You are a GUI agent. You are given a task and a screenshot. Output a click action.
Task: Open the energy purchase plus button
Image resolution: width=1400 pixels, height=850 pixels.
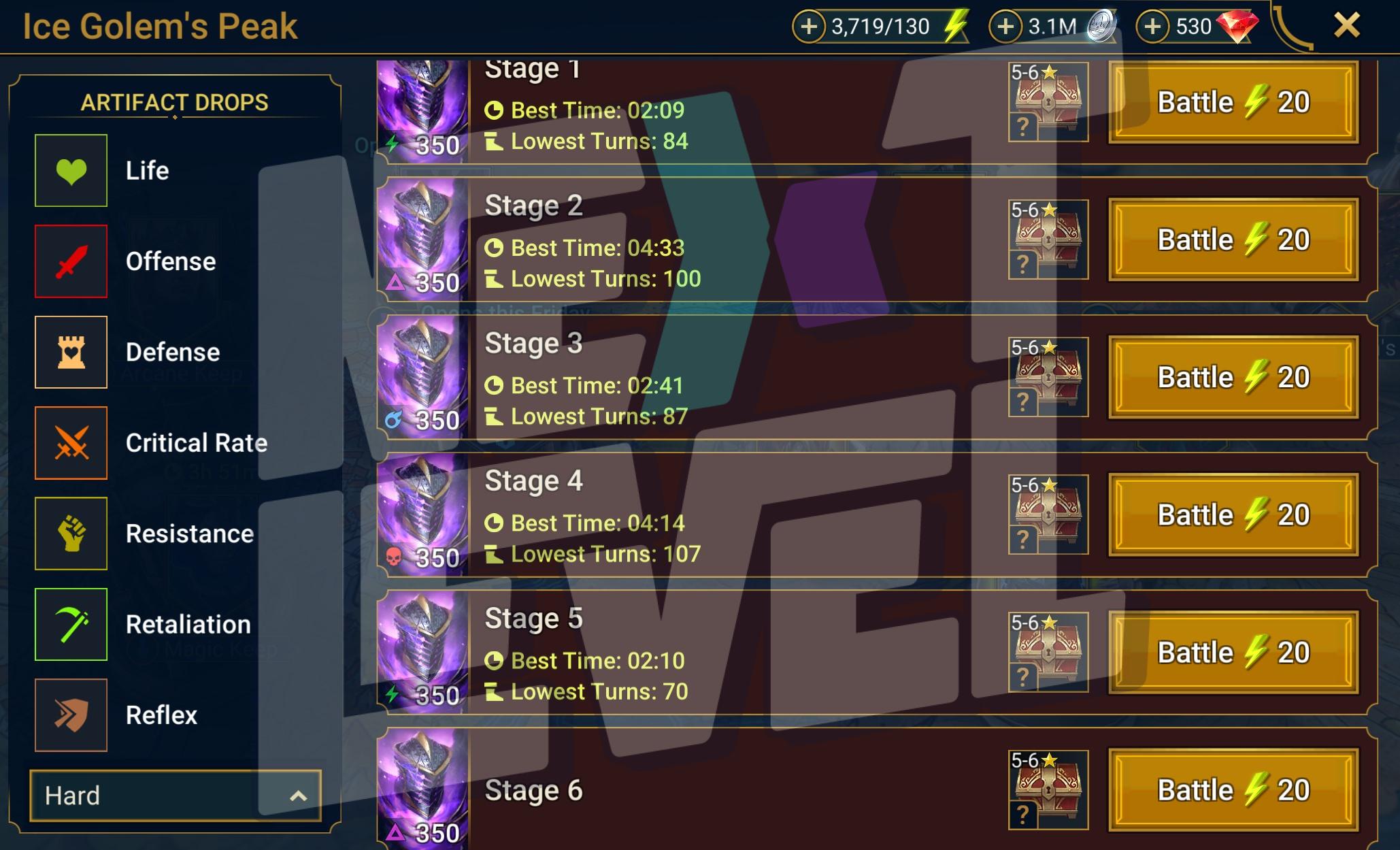click(x=810, y=26)
